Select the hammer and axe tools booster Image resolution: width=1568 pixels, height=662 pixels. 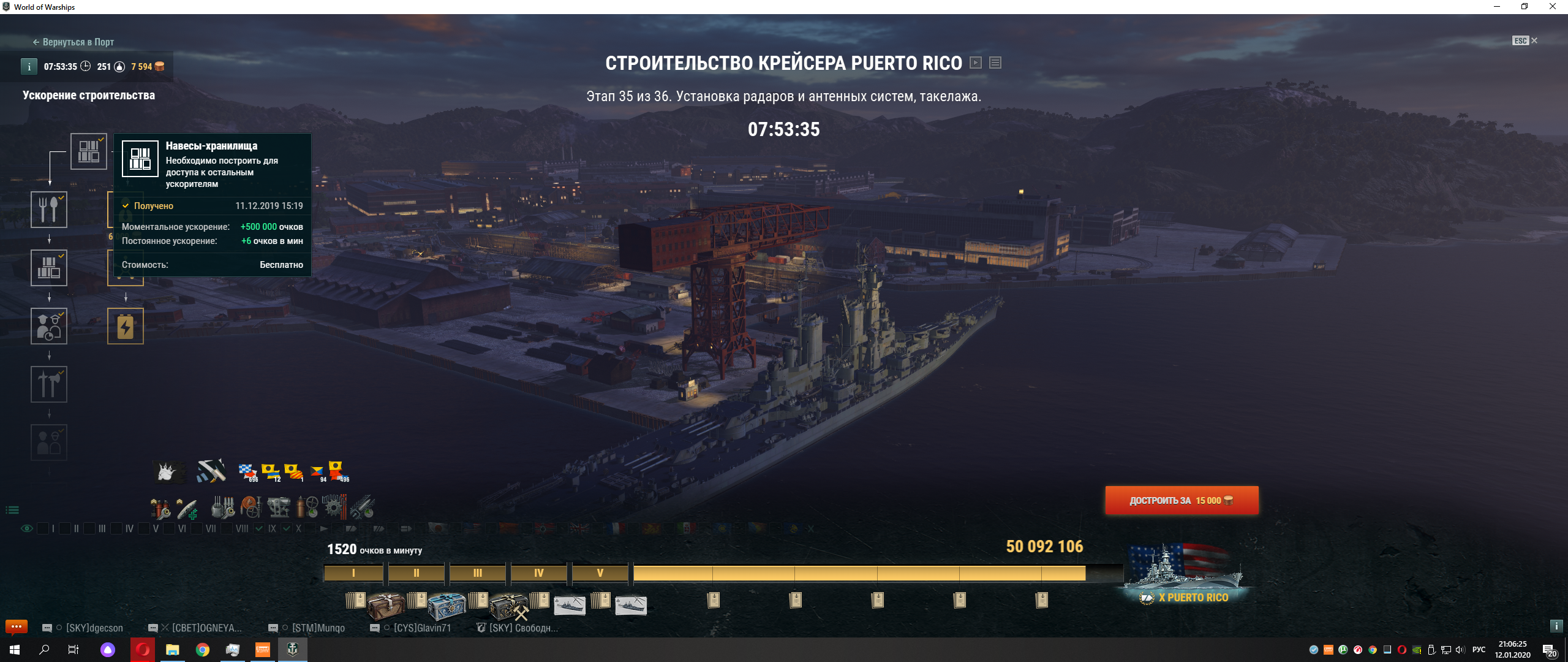49,384
